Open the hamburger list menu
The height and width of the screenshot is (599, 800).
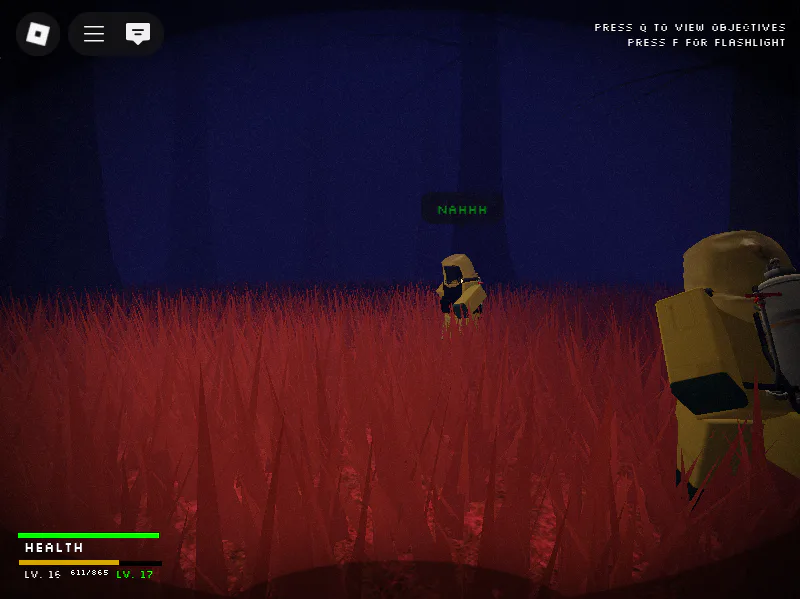(94, 34)
